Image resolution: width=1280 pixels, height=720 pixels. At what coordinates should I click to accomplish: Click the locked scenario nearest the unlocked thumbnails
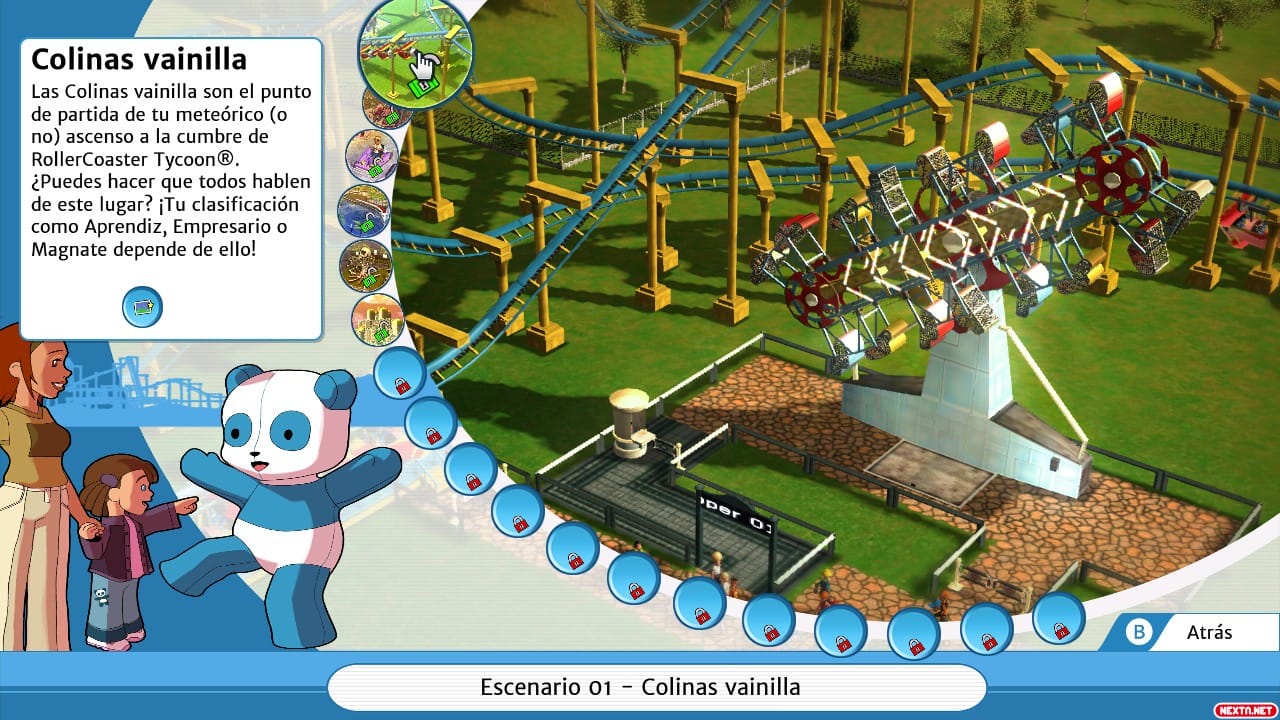397,380
